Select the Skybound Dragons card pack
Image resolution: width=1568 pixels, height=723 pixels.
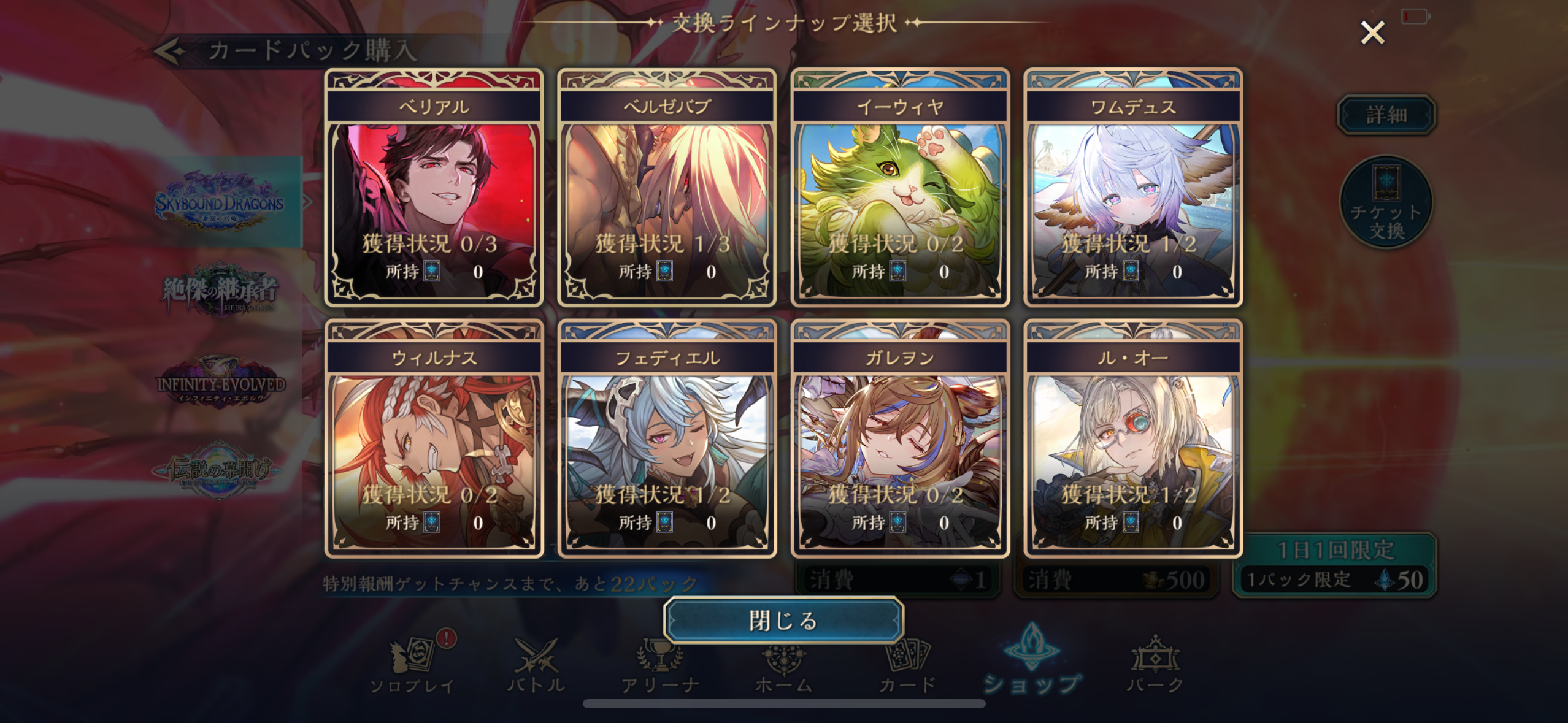219,202
